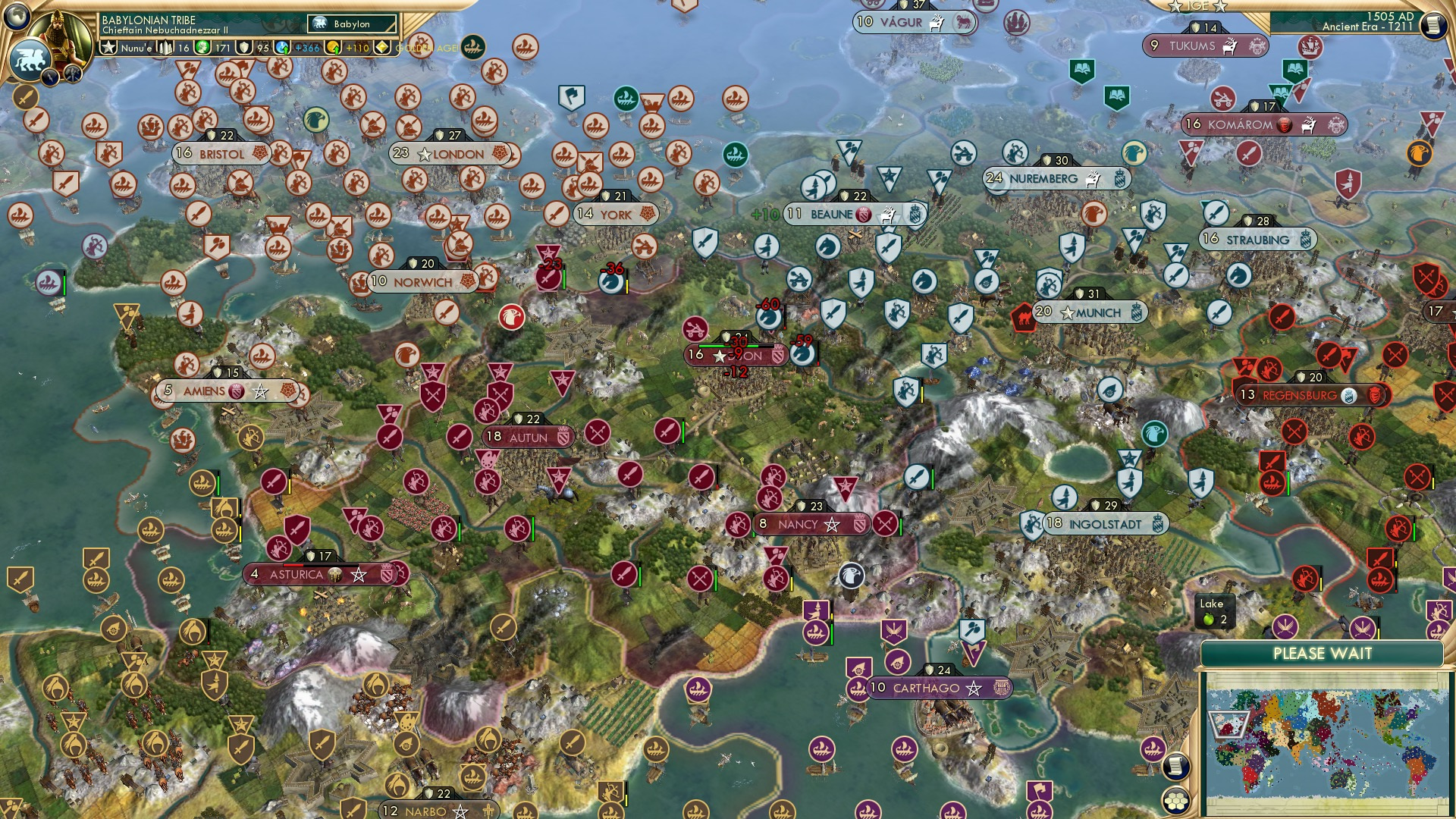
Task: Open the diplomacy globe in the top-left corner
Action: tap(15, 14)
